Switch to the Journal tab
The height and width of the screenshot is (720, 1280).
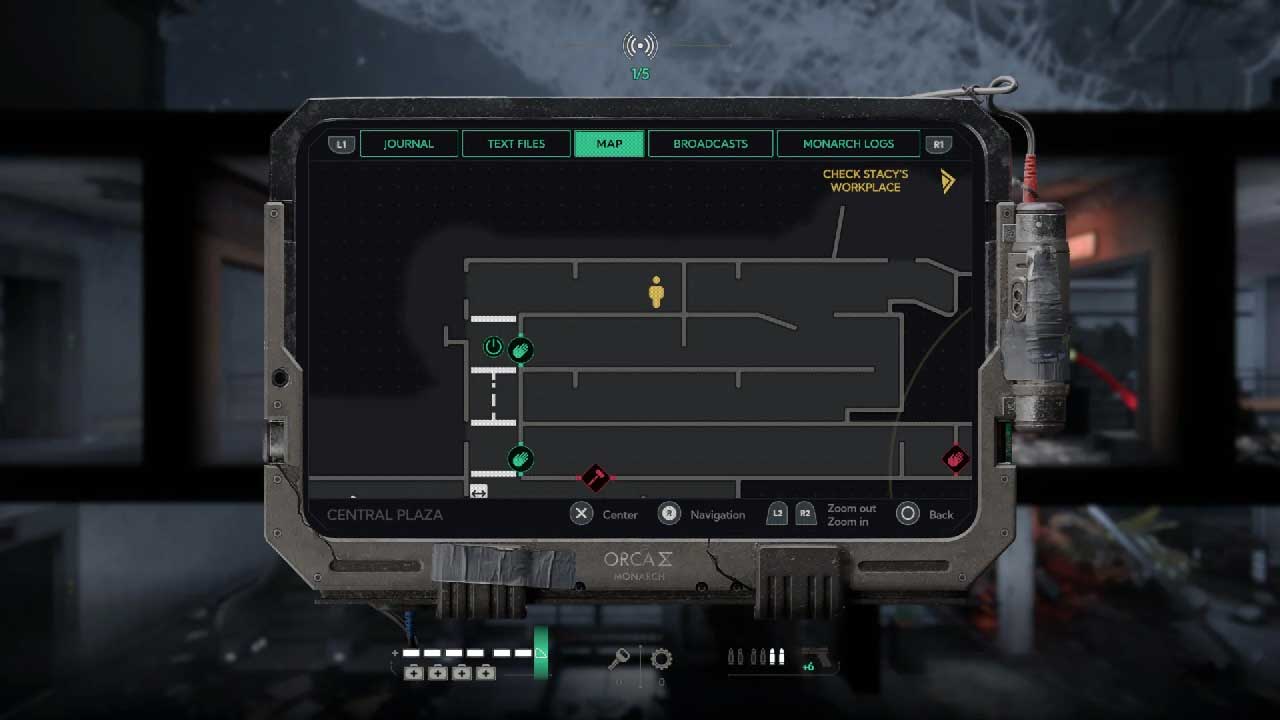(x=409, y=144)
